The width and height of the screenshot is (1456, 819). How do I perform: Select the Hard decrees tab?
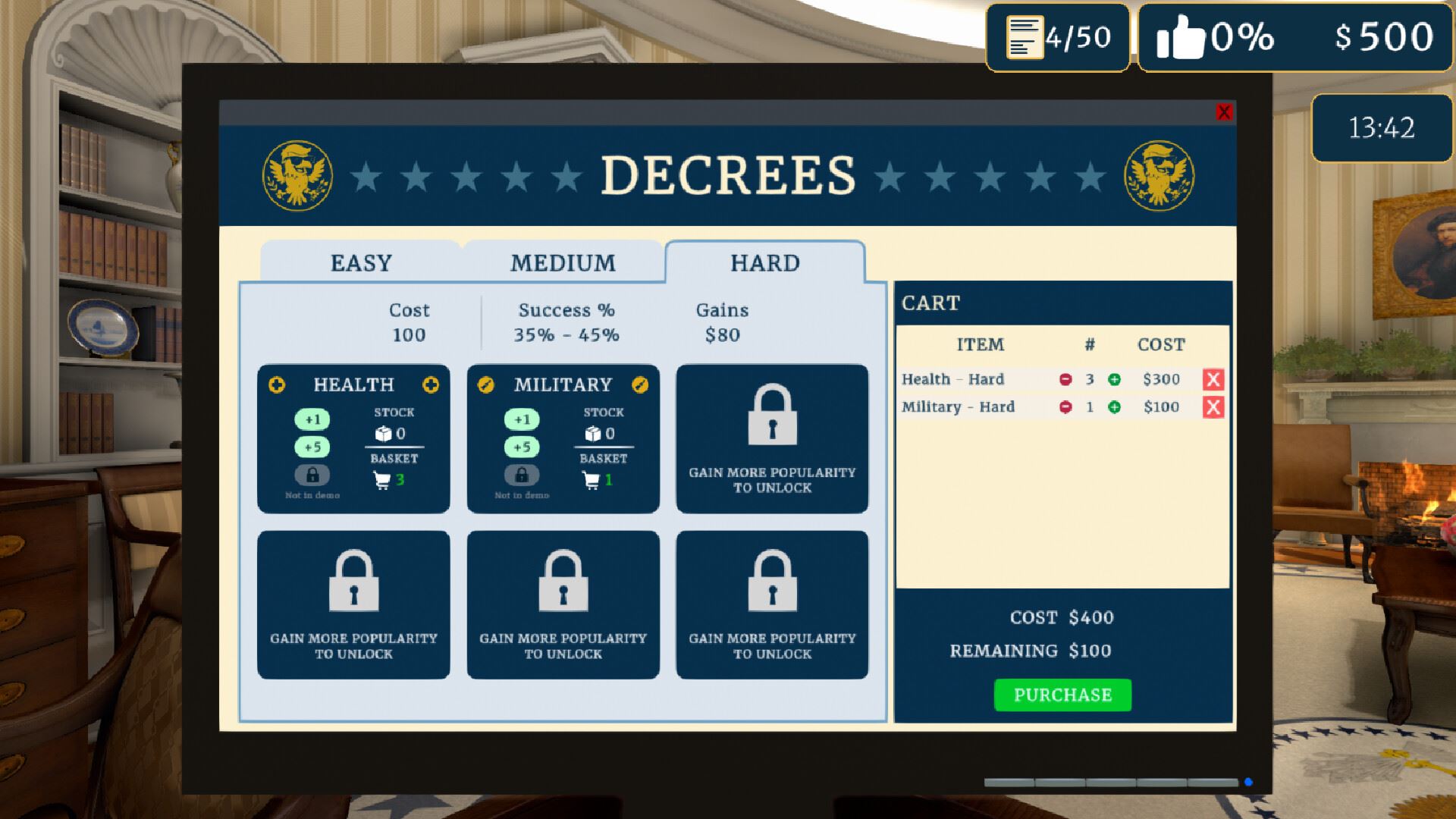click(x=764, y=263)
